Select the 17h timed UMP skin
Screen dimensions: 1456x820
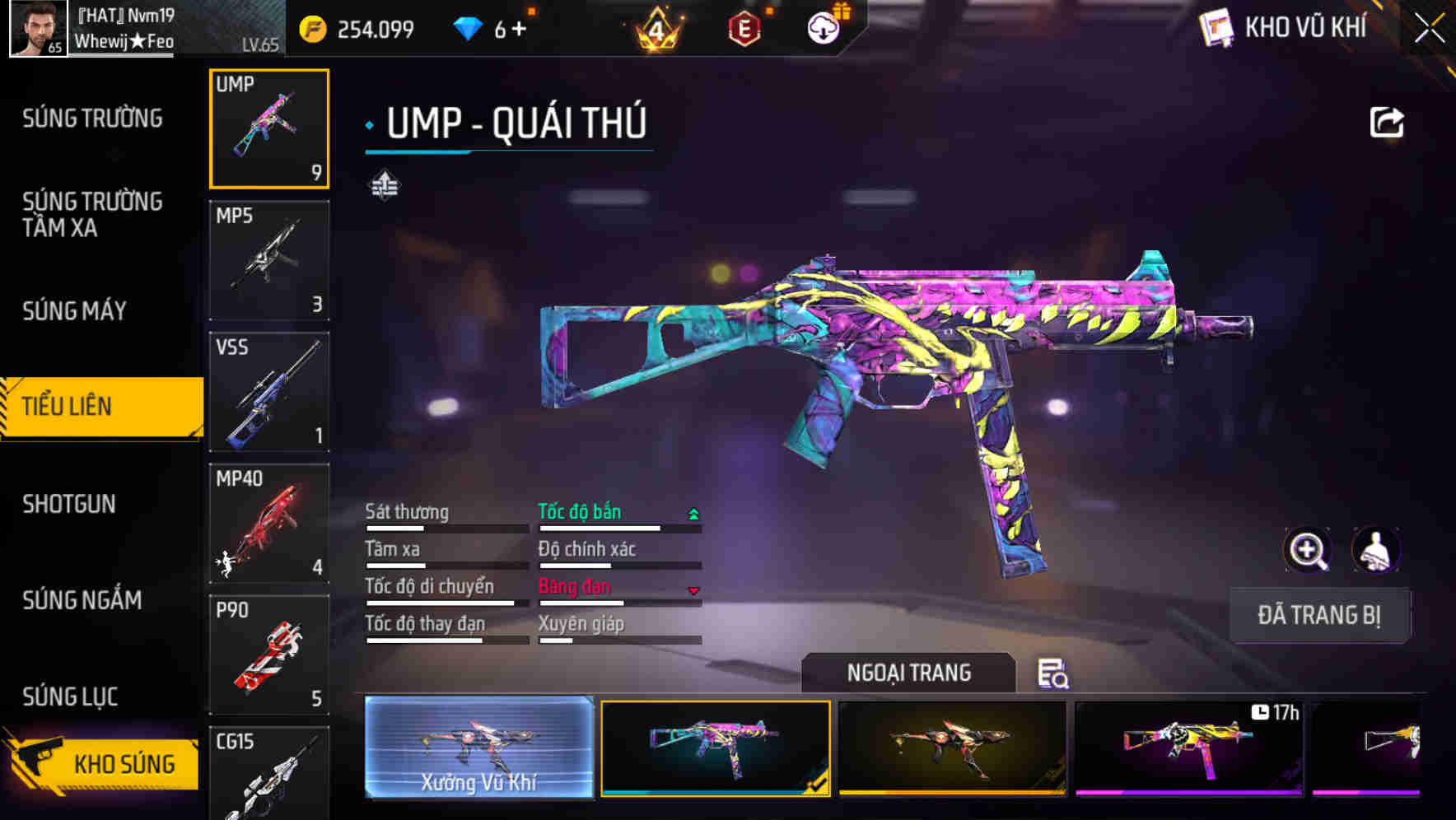1188,748
